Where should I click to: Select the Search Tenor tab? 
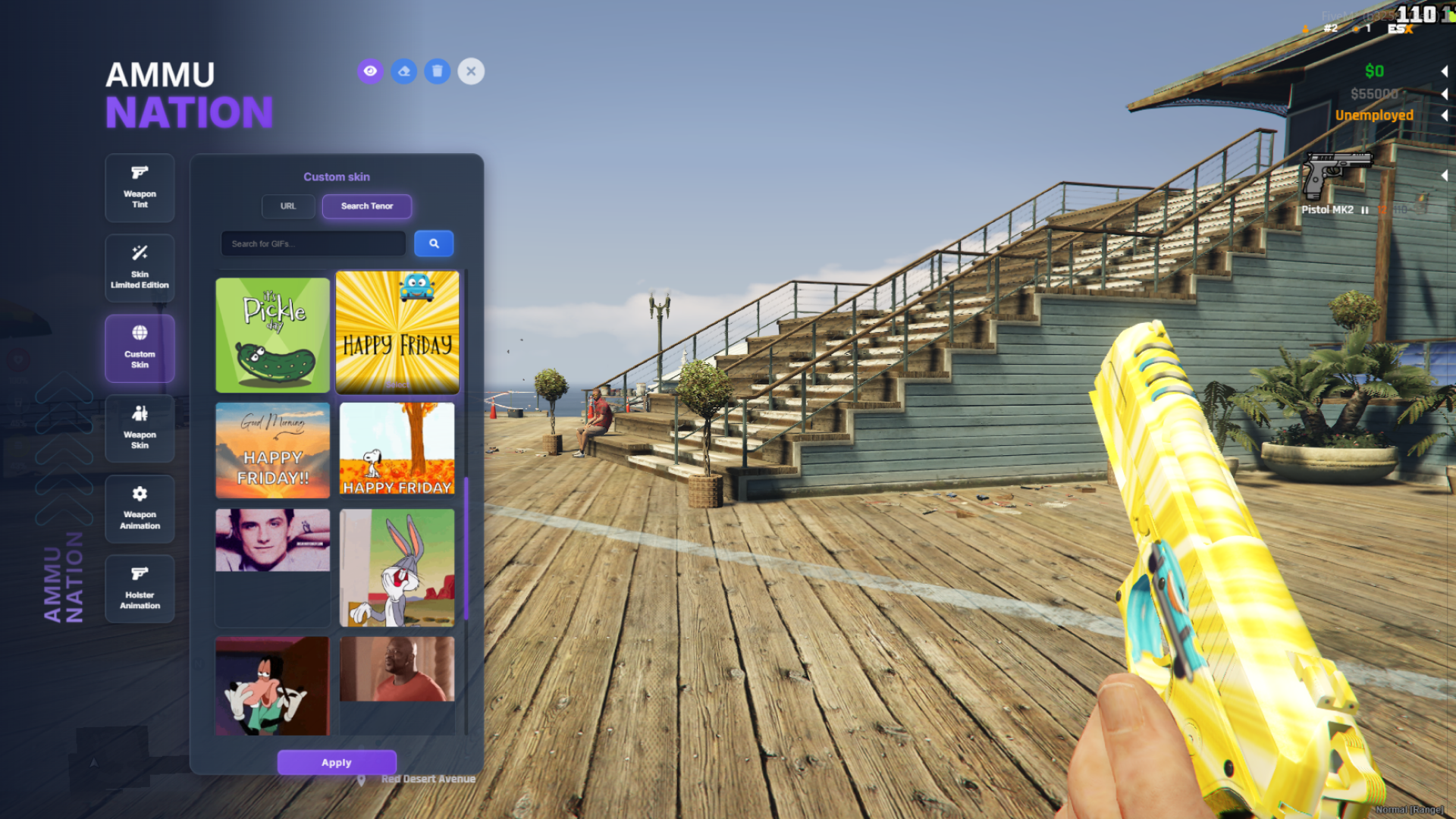pyautogui.click(x=367, y=206)
